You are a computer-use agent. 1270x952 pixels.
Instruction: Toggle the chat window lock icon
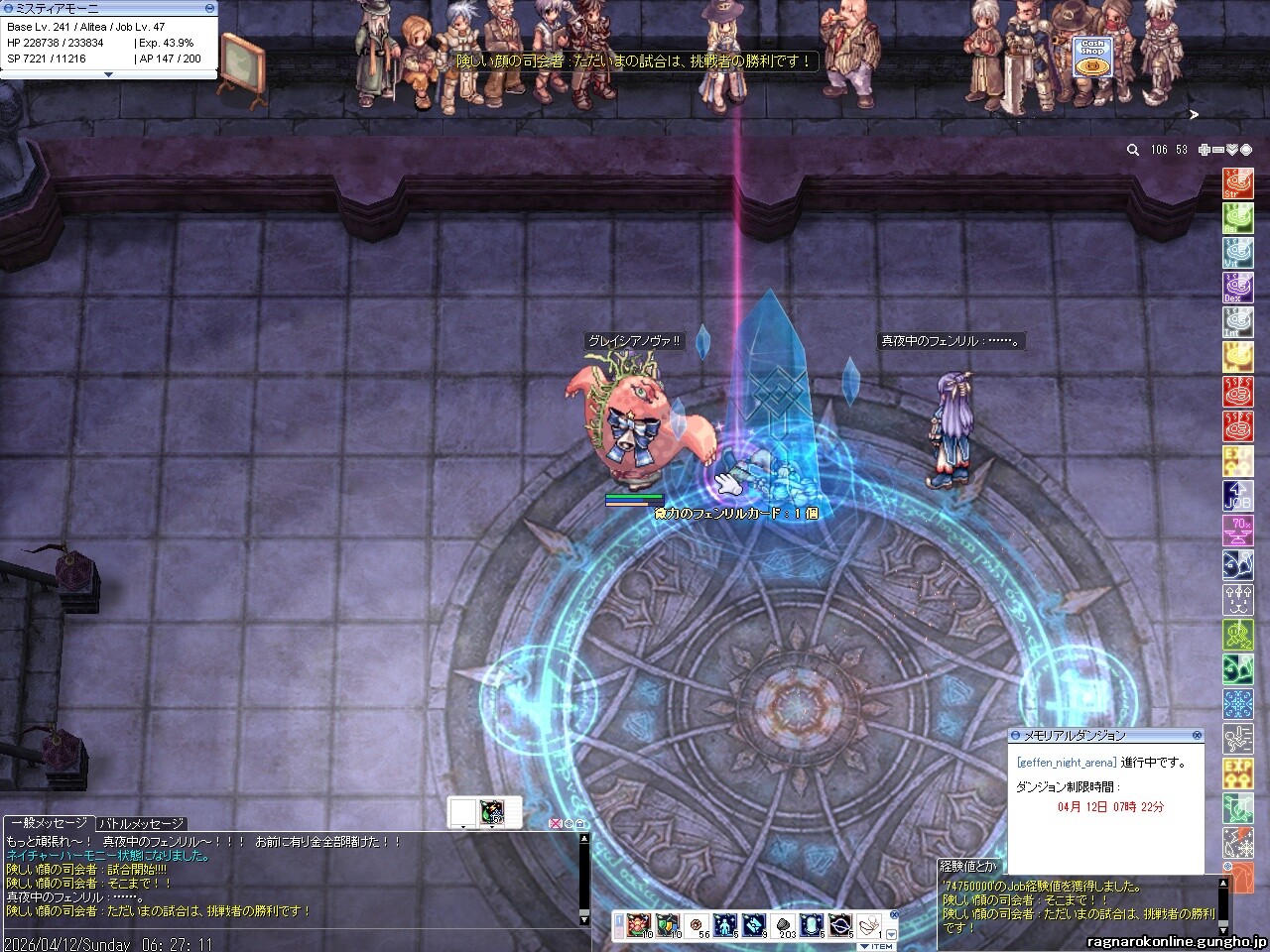coord(580,823)
